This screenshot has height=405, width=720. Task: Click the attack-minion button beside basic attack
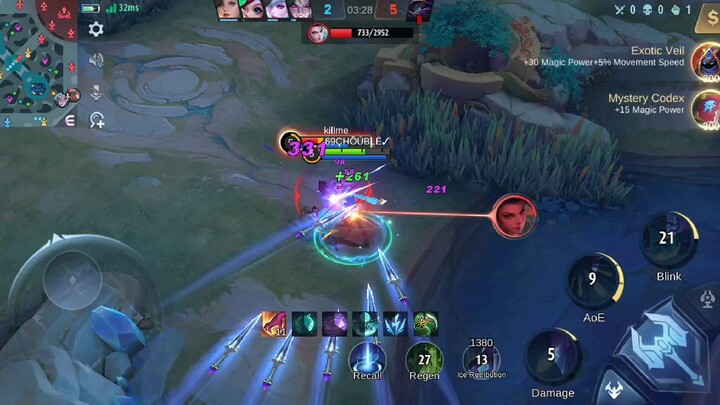click(612, 390)
